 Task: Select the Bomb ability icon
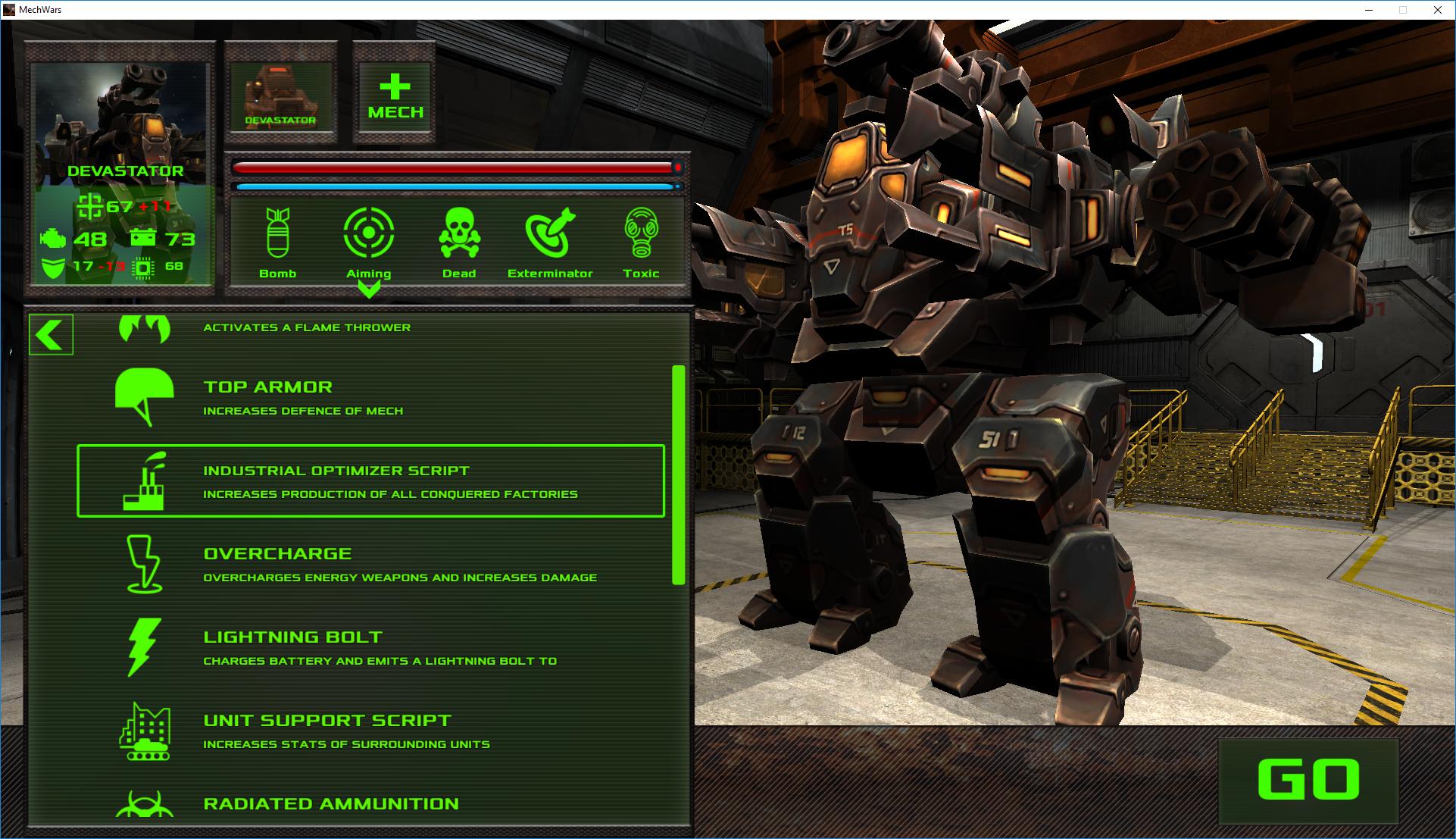279,235
